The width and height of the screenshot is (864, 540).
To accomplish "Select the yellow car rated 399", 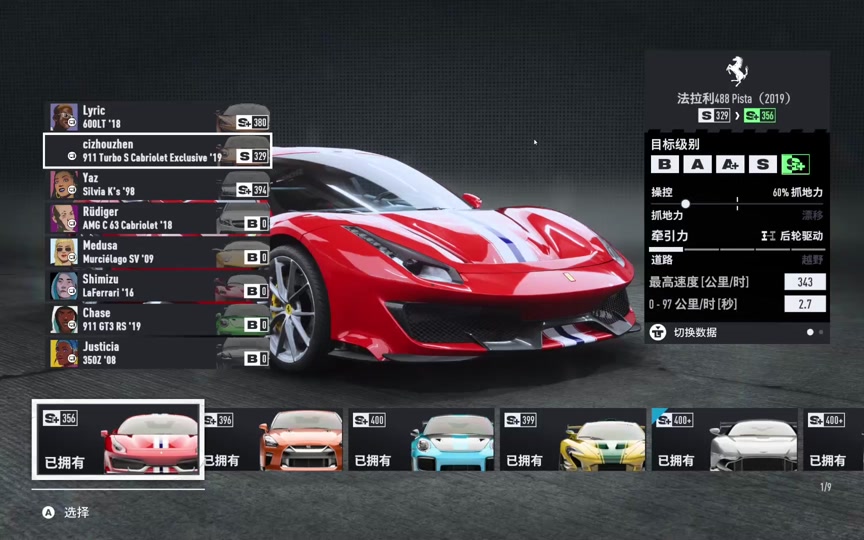I will click(x=573, y=440).
